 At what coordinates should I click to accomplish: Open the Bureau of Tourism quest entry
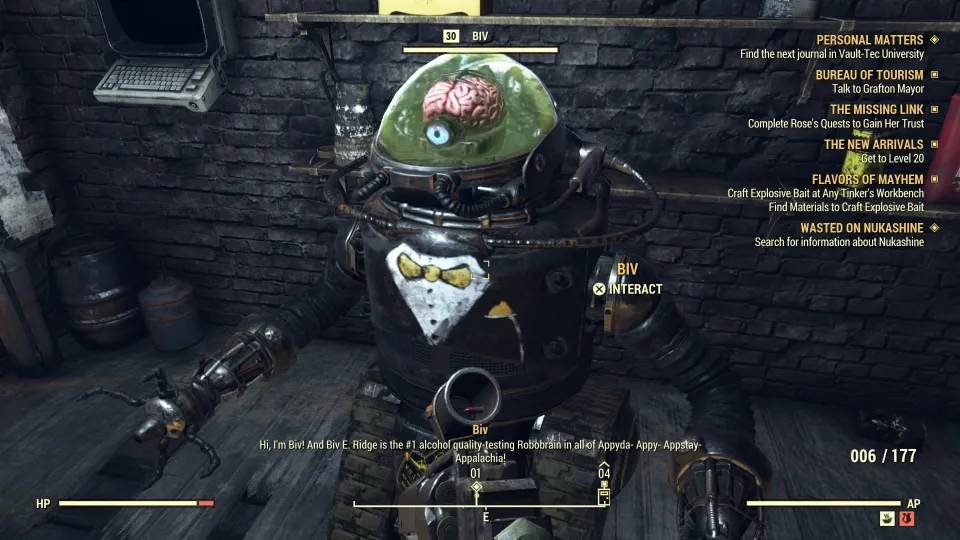[x=869, y=75]
